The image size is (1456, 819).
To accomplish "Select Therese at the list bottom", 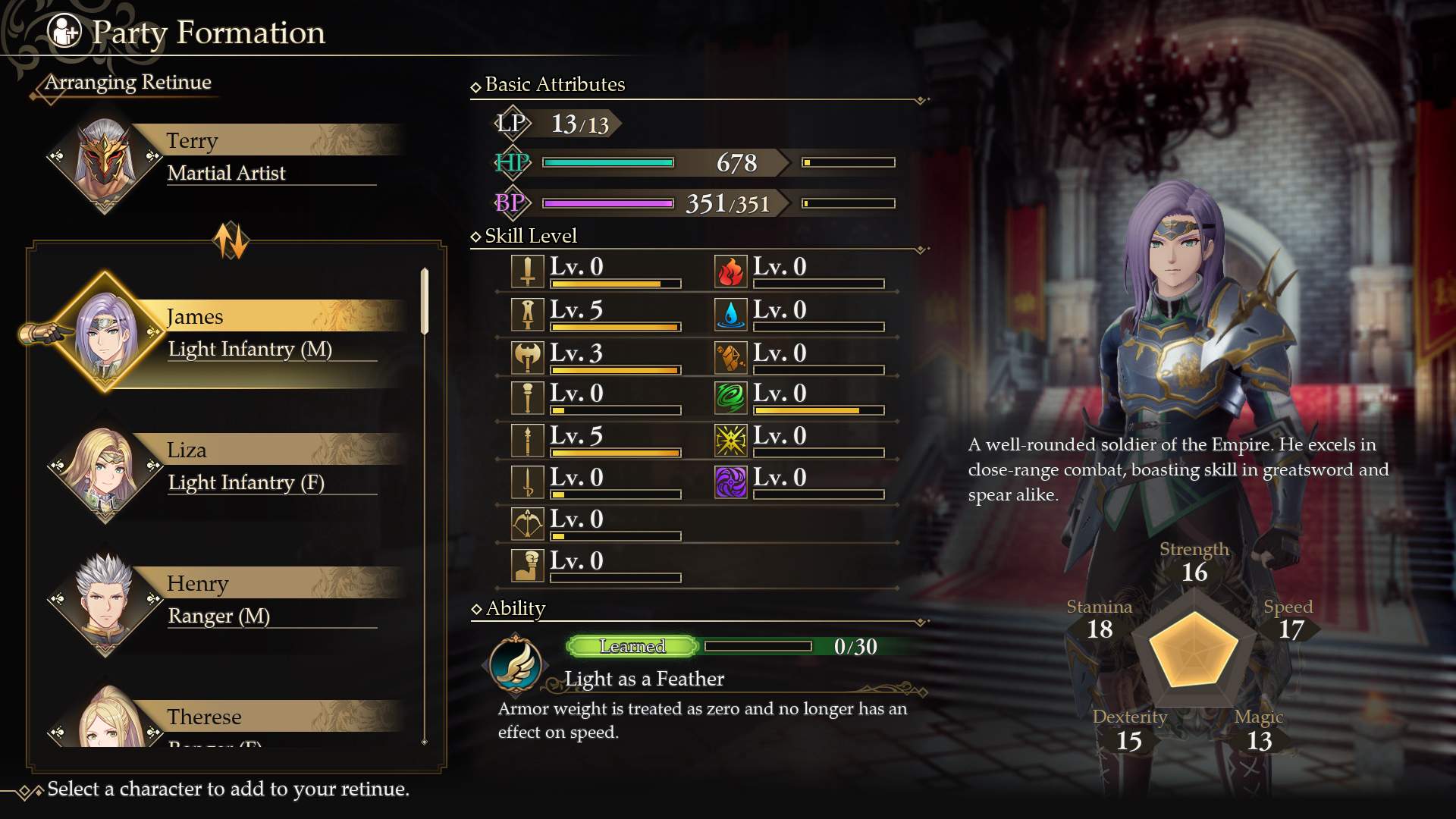I will [227, 719].
